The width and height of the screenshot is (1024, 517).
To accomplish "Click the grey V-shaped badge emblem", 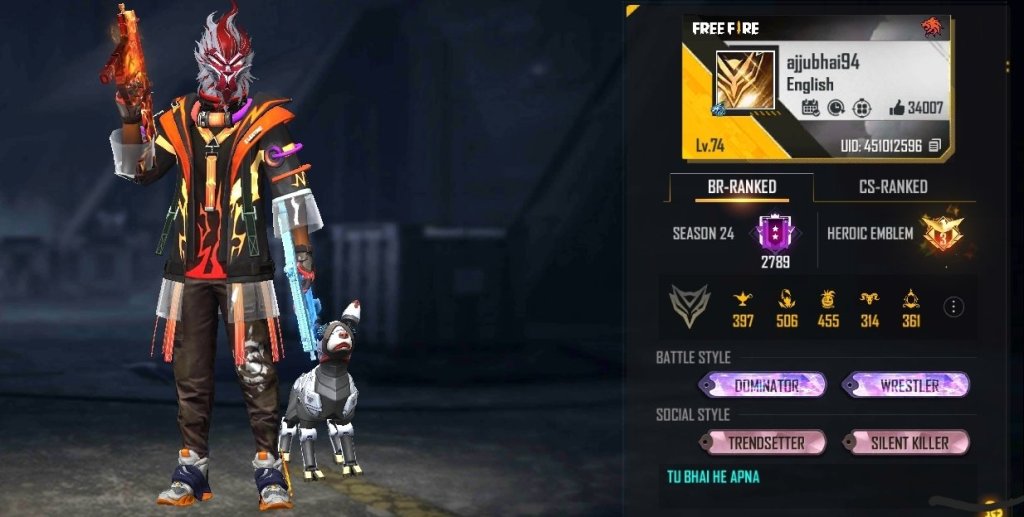I will 690,307.
